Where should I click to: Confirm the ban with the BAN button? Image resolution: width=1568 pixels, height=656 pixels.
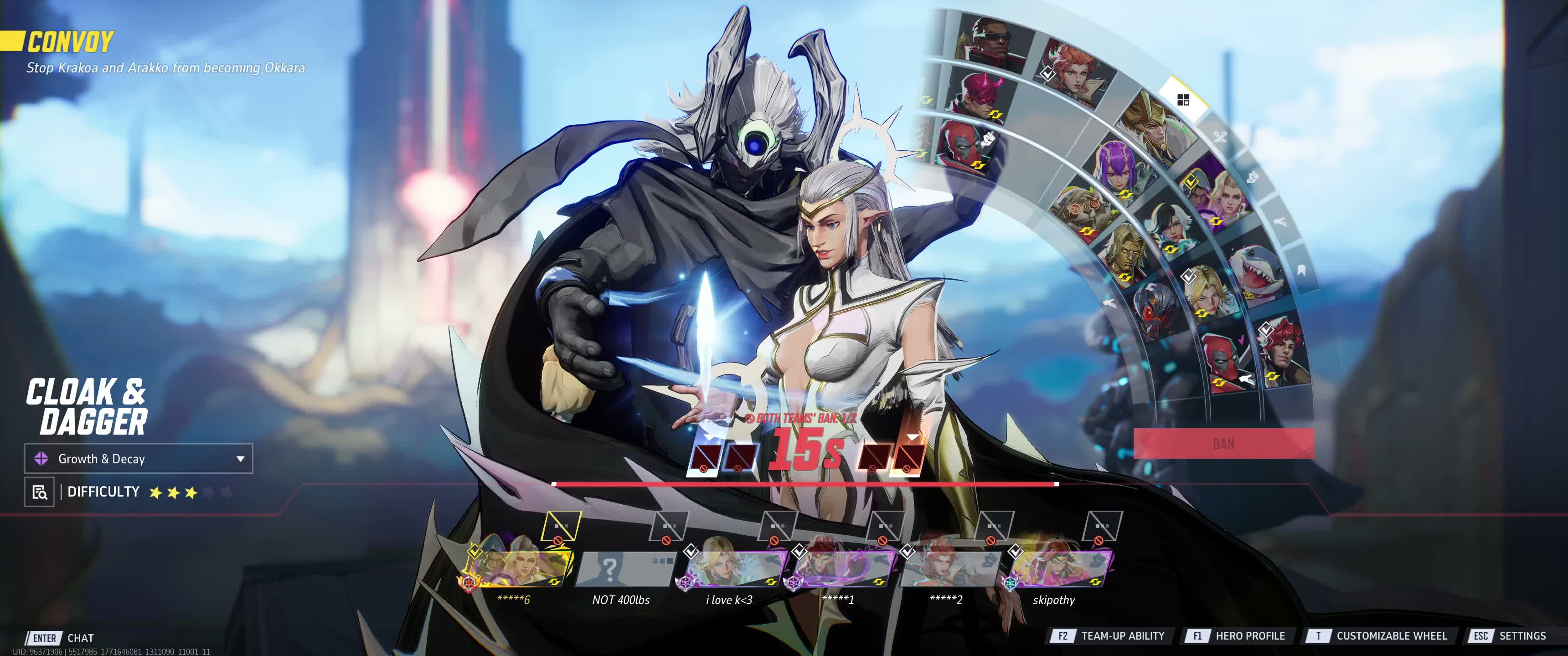coord(1223,444)
